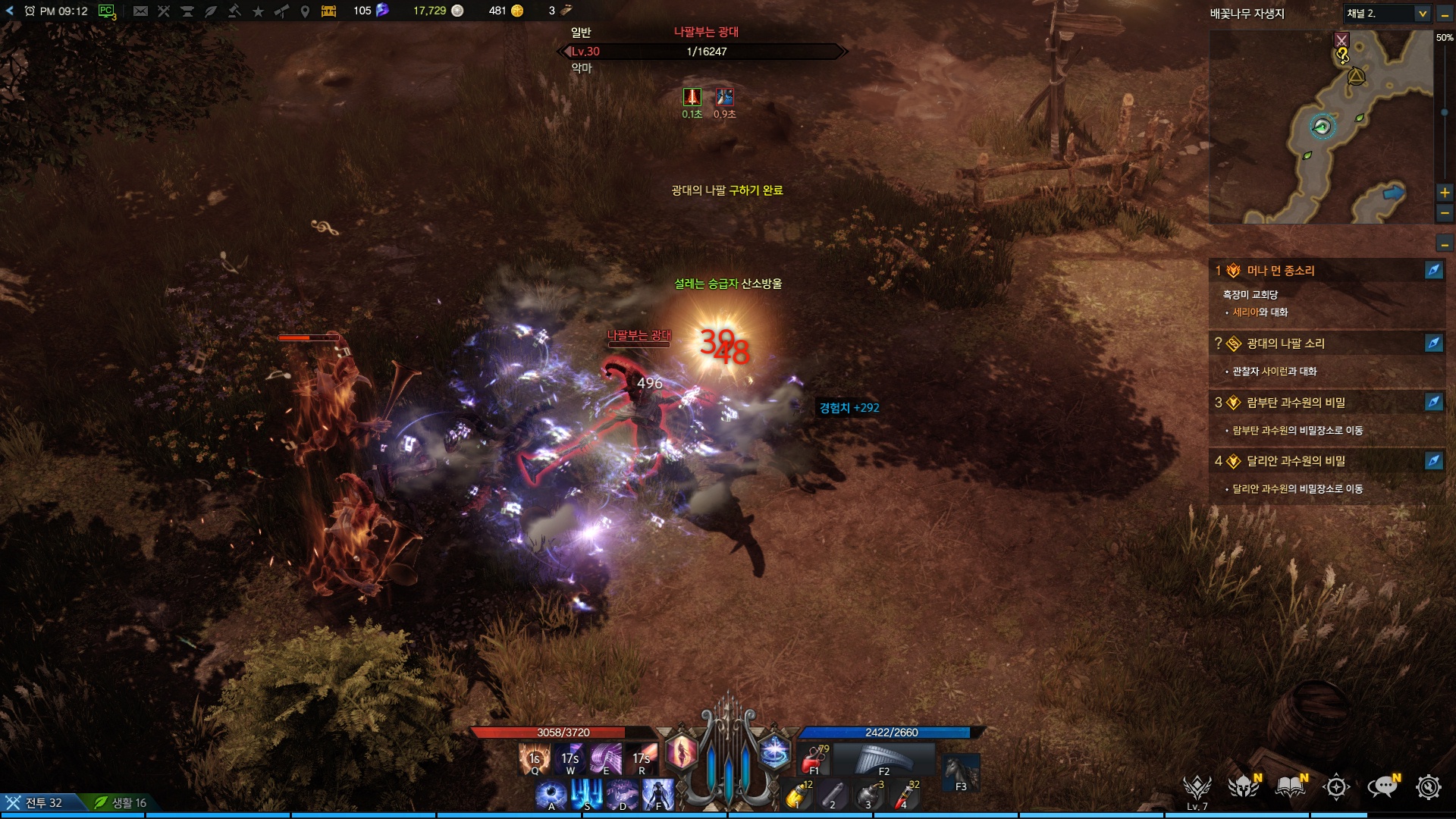Zoom out the minimap with minus button

1445,214
